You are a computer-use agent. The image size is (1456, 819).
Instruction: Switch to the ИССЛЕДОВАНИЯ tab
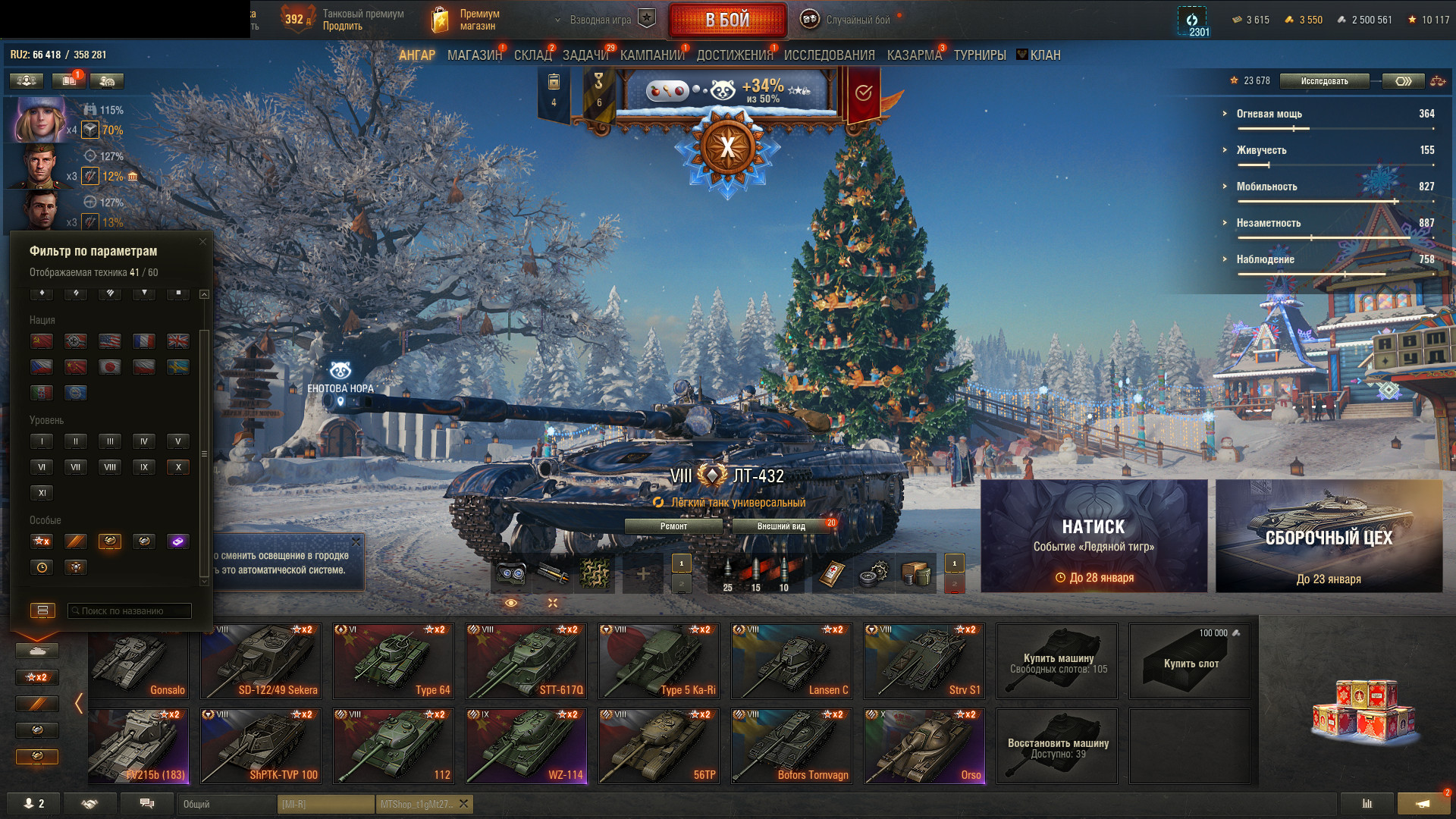pos(829,55)
